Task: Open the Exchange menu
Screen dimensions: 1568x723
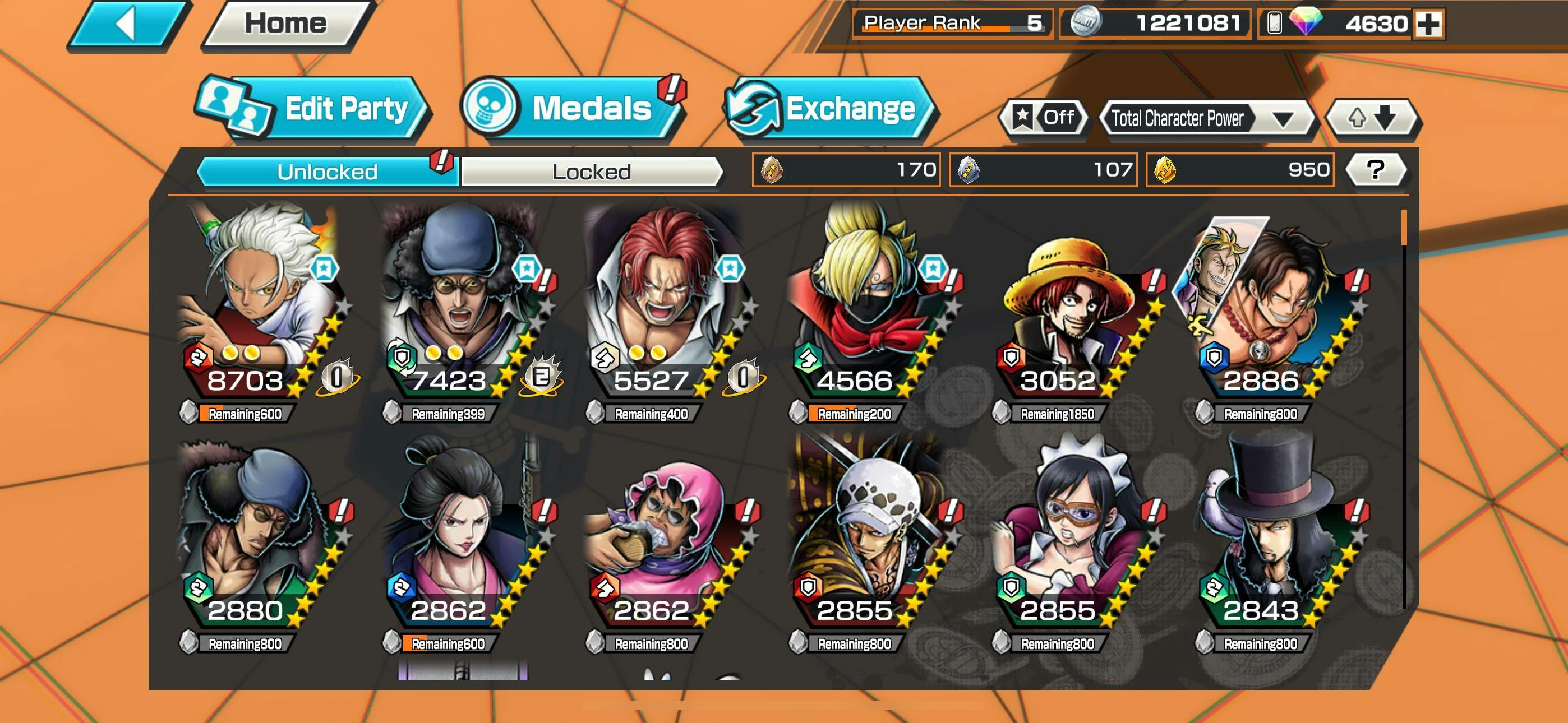Action: click(x=832, y=109)
